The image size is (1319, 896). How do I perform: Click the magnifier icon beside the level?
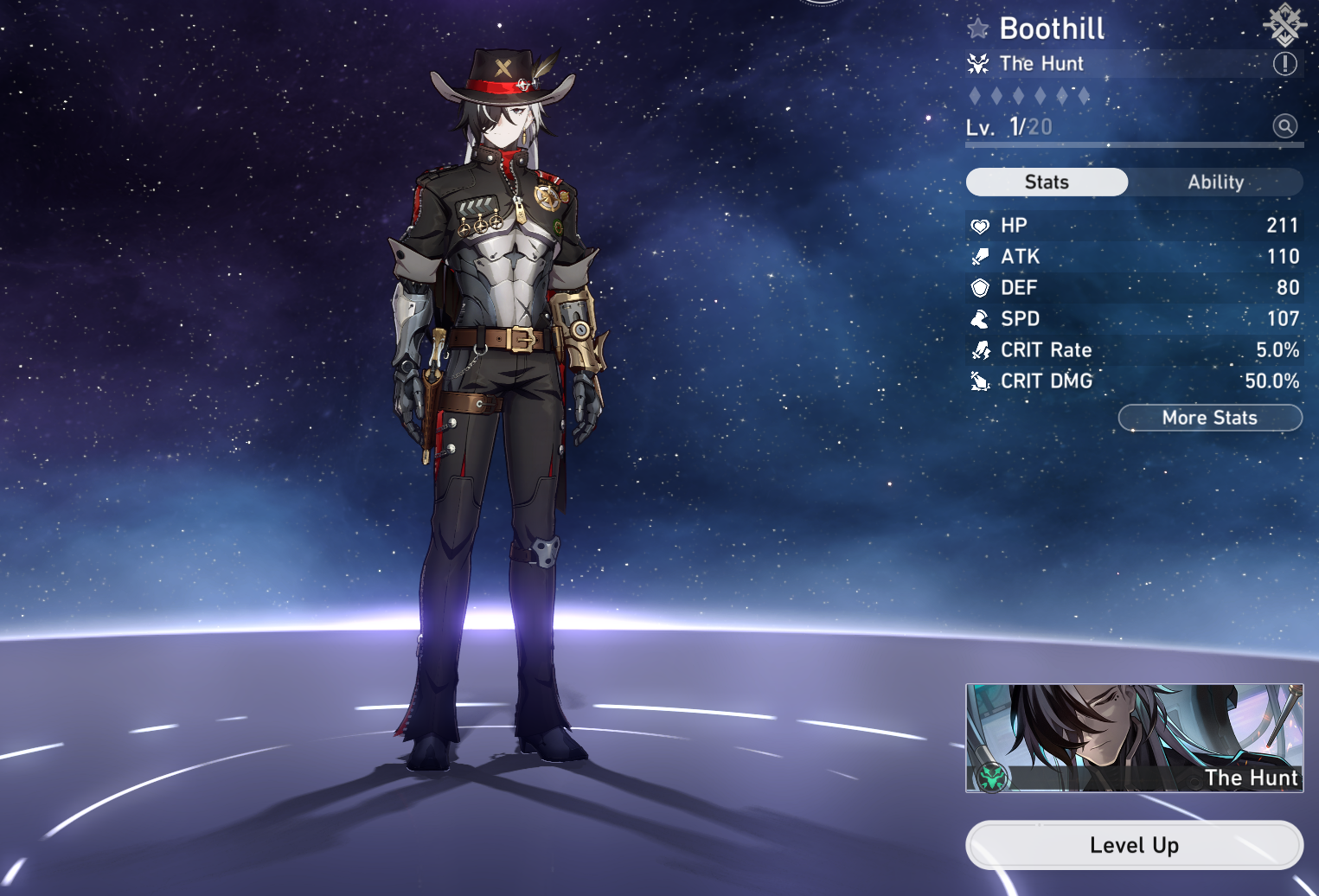1284,126
